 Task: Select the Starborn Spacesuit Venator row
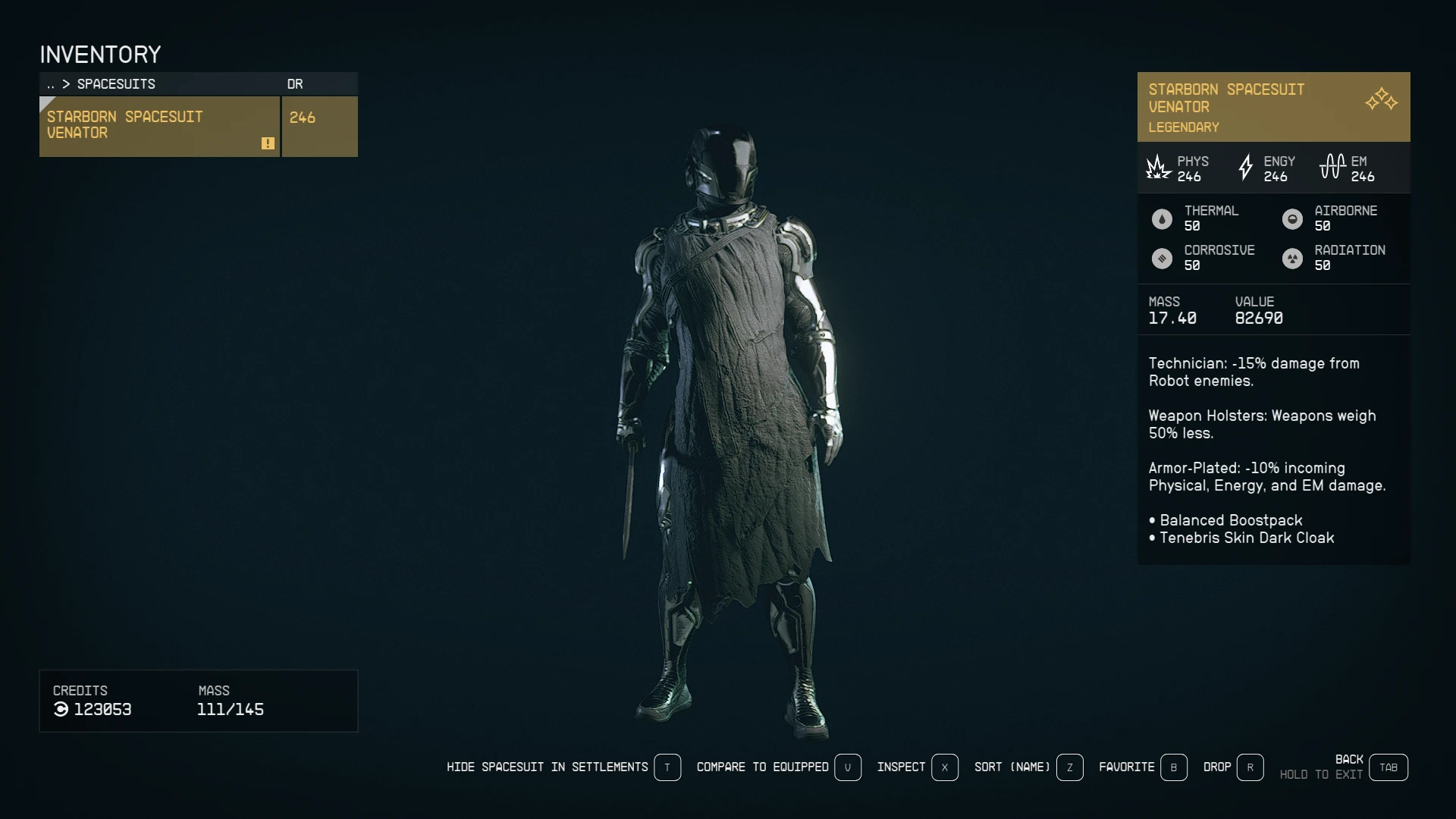click(x=159, y=126)
